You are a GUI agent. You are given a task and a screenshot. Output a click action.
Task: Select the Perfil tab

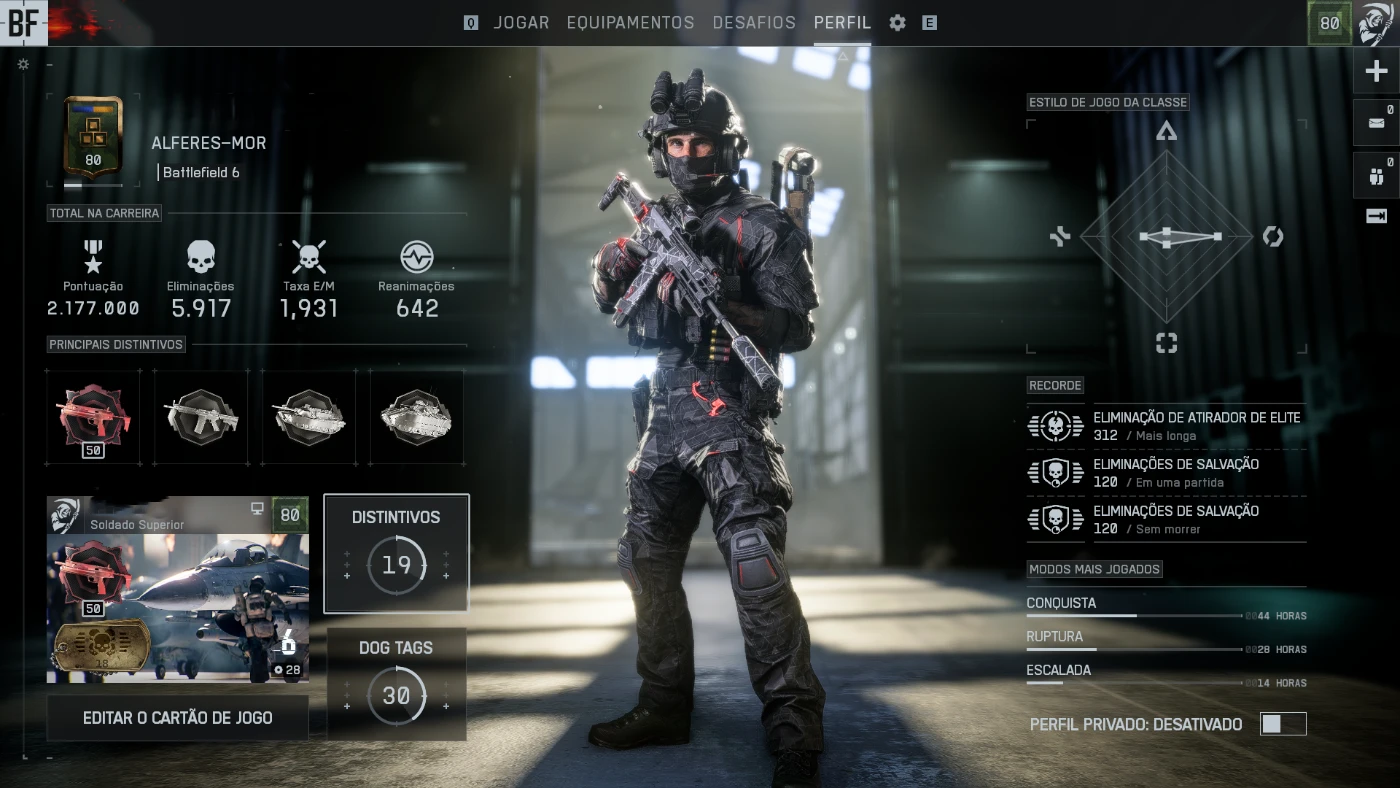pos(842,23)
